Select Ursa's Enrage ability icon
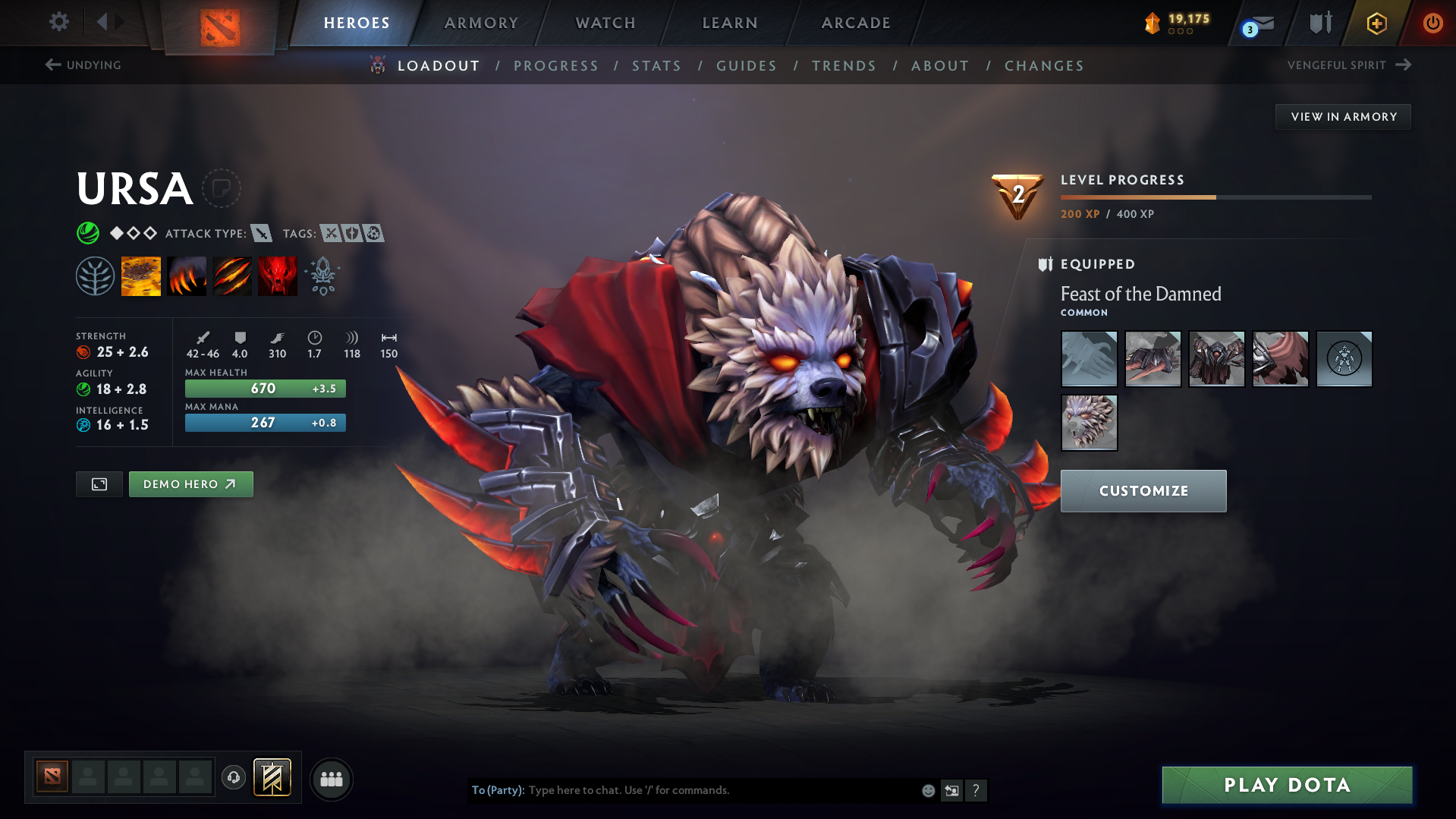This screenshot has width=1456, height=819. tap(277, 276)
